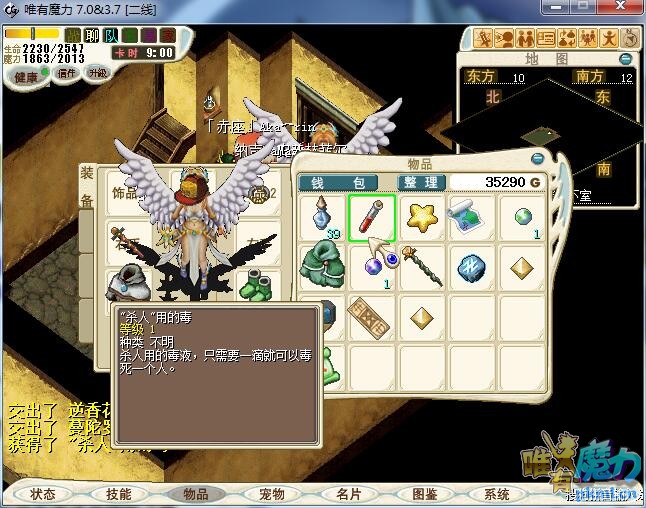Screen dimensions: 646x508
Task: Minimize the 物品 inventory window
Action: point(538,157)
